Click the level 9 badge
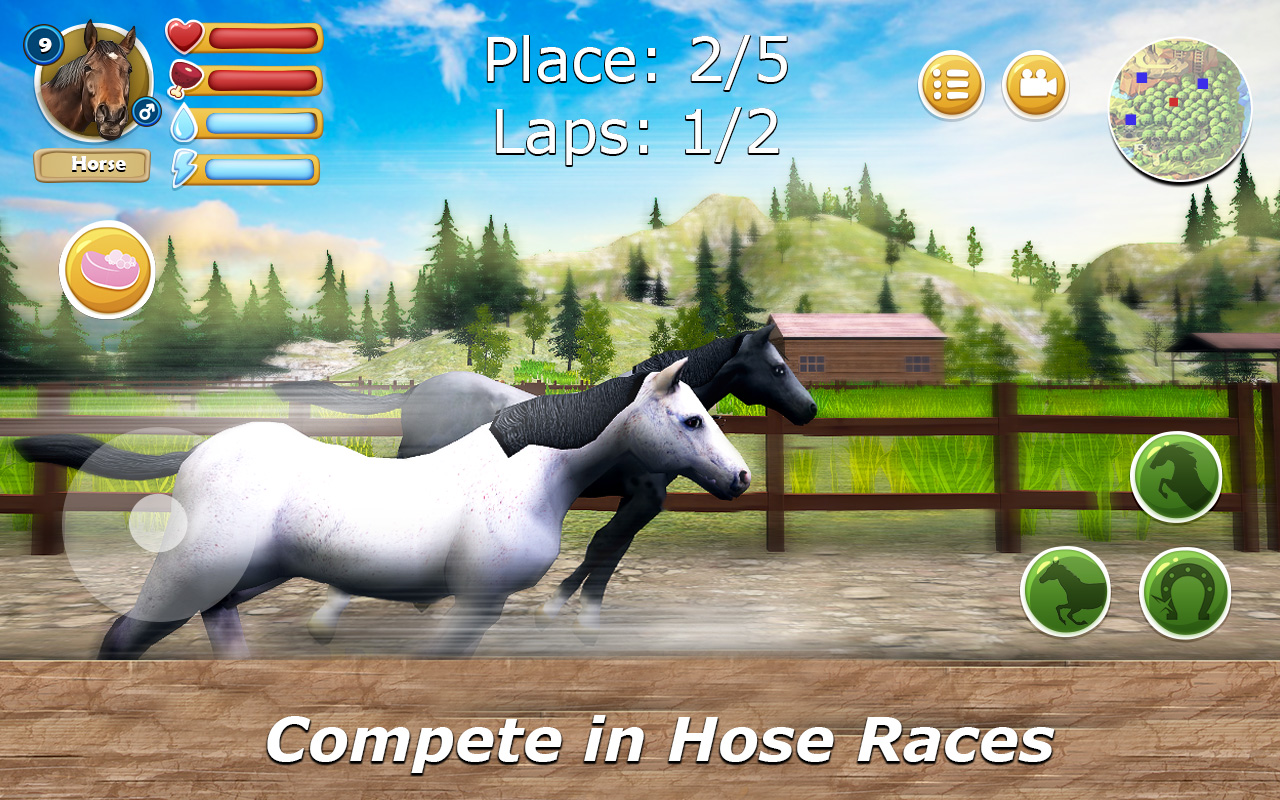Image resolution: width=1280 pixels, height=800 pixels. click(42, 44)
